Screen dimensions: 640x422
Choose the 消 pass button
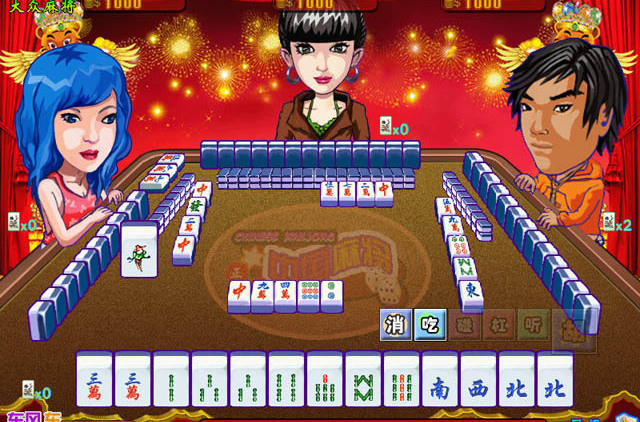[x=397, y=324]
